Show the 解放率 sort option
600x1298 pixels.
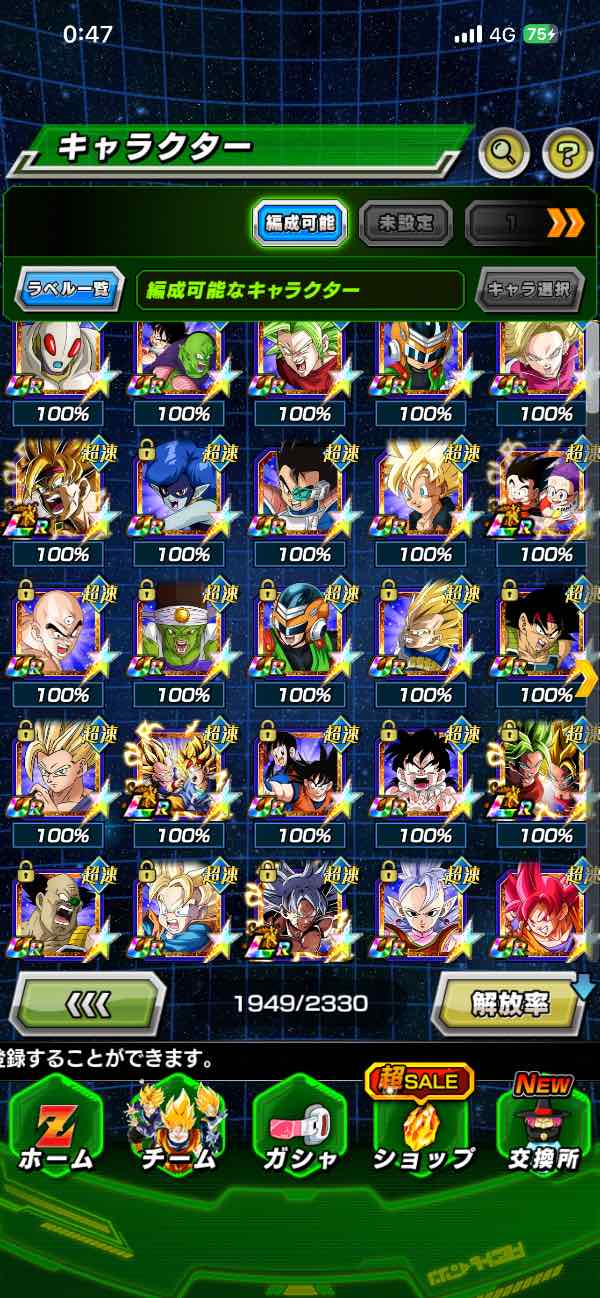coord(508,1002)
